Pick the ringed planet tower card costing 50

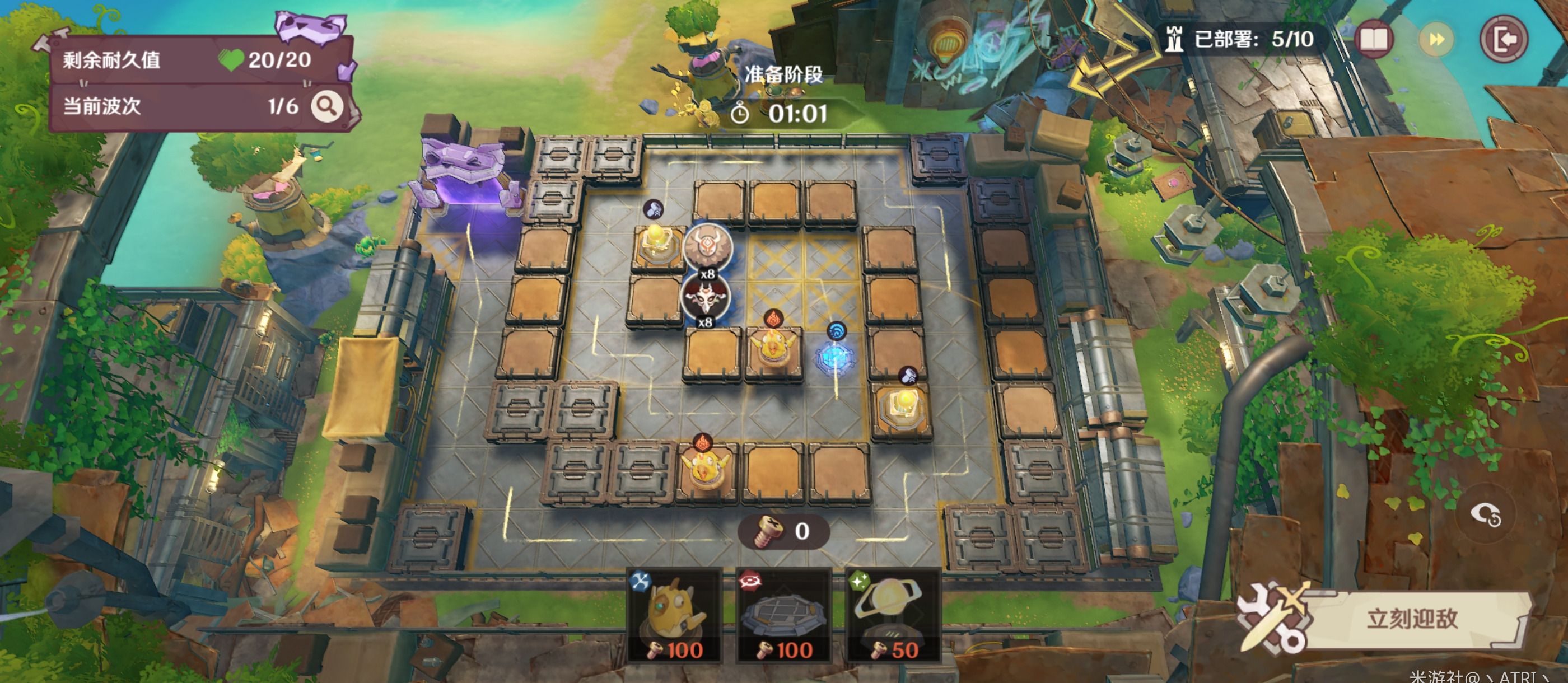[893, 615]
